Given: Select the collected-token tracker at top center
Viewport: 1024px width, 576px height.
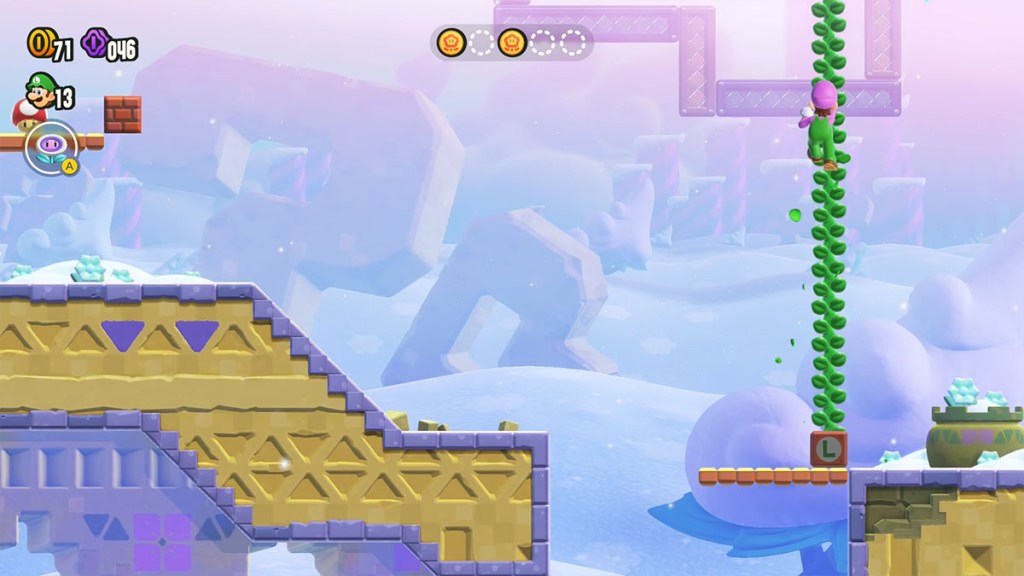Looking at the screenshot, I should pos(511,43).
